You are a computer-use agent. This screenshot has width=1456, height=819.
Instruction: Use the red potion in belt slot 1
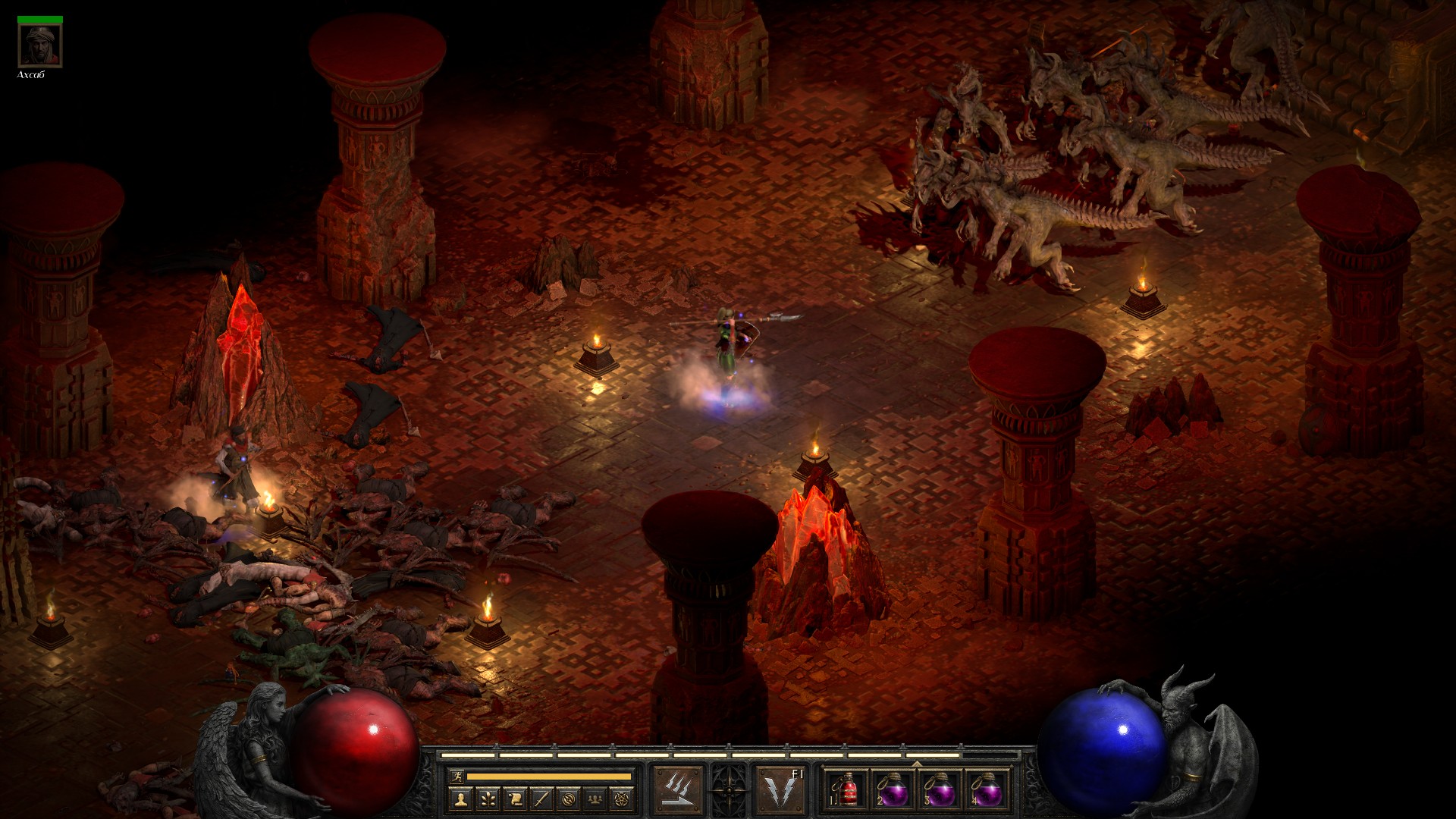click(x=846, y=790)
